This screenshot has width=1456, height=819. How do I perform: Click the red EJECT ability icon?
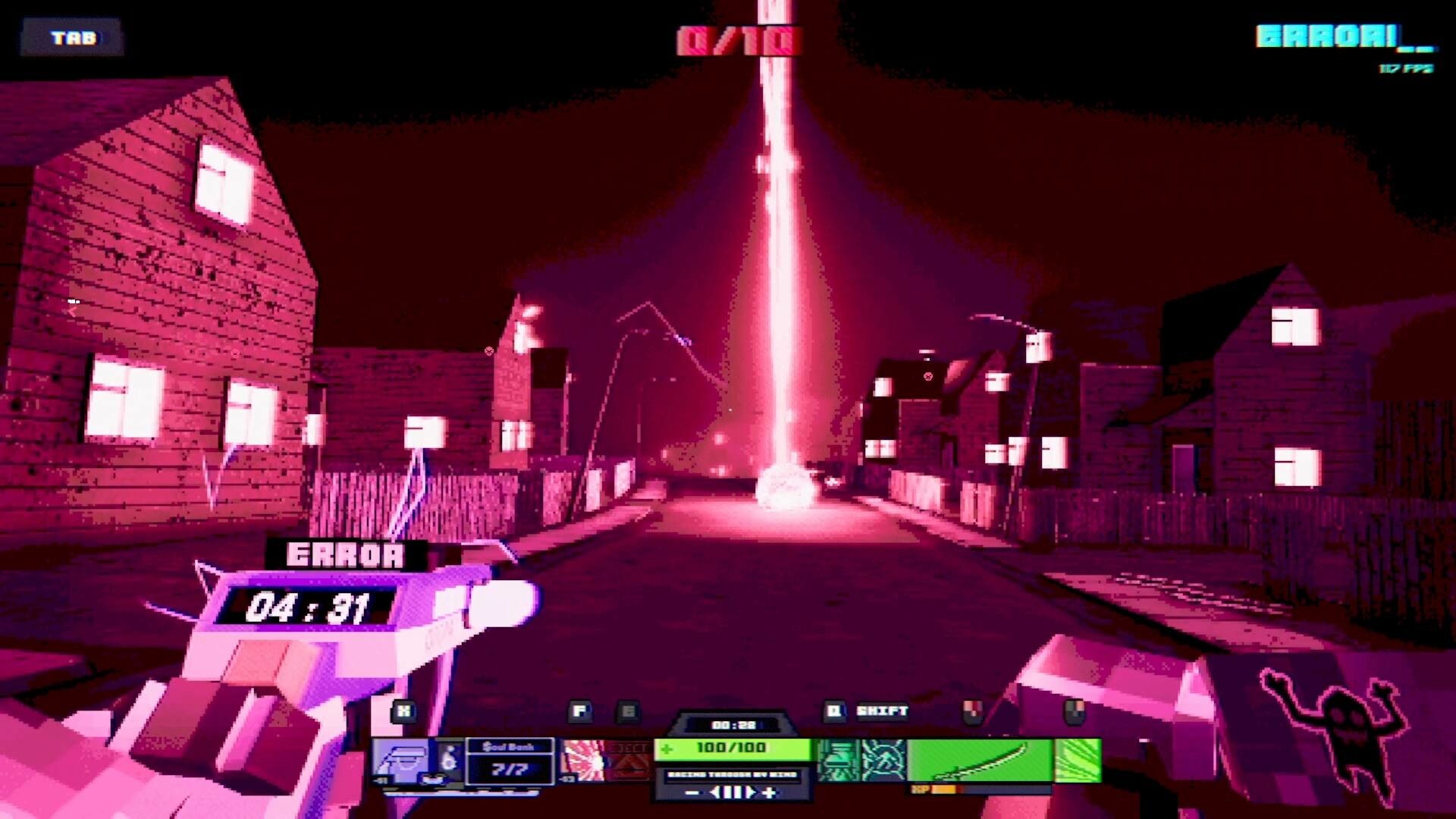pos(629,757)
